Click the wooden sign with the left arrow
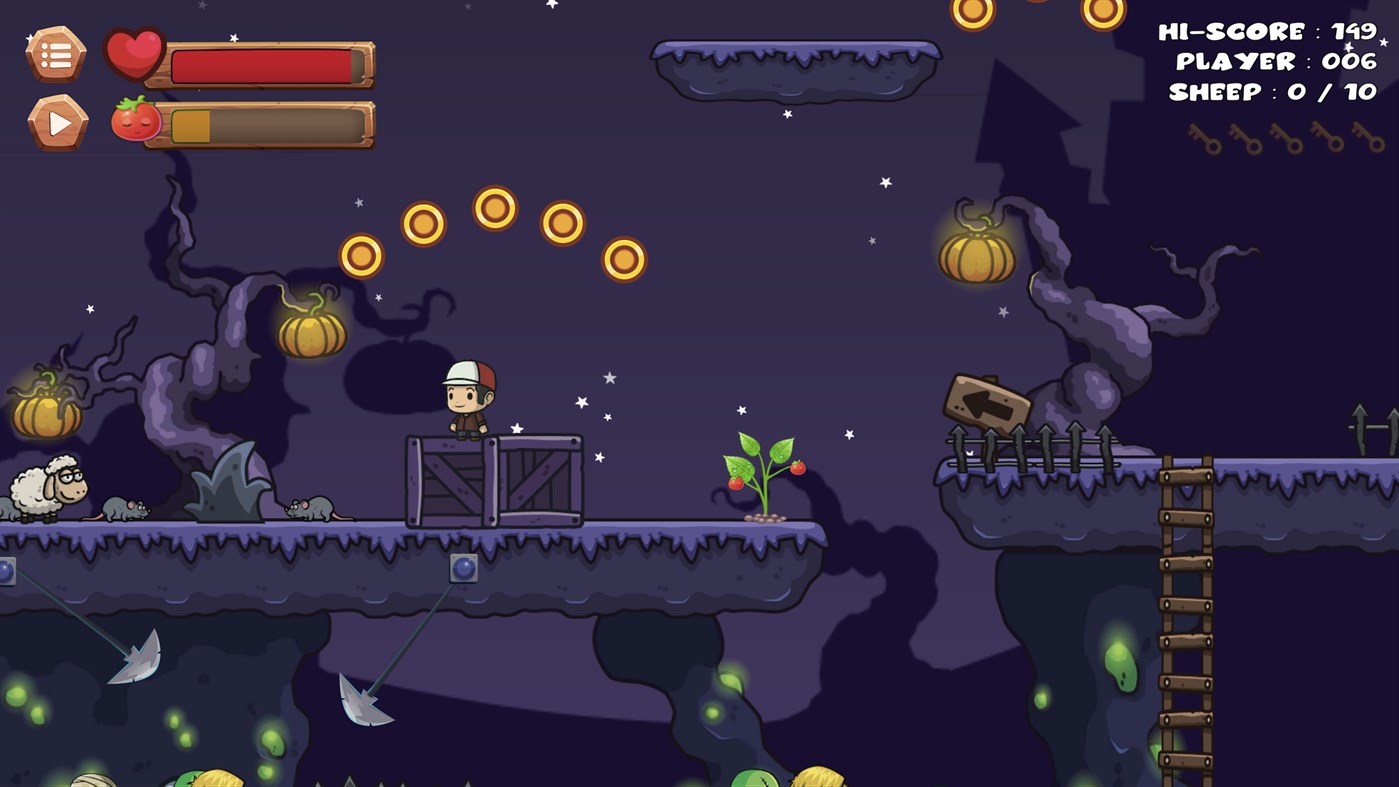The image size is (1399, 787). [x=989, y=398]
